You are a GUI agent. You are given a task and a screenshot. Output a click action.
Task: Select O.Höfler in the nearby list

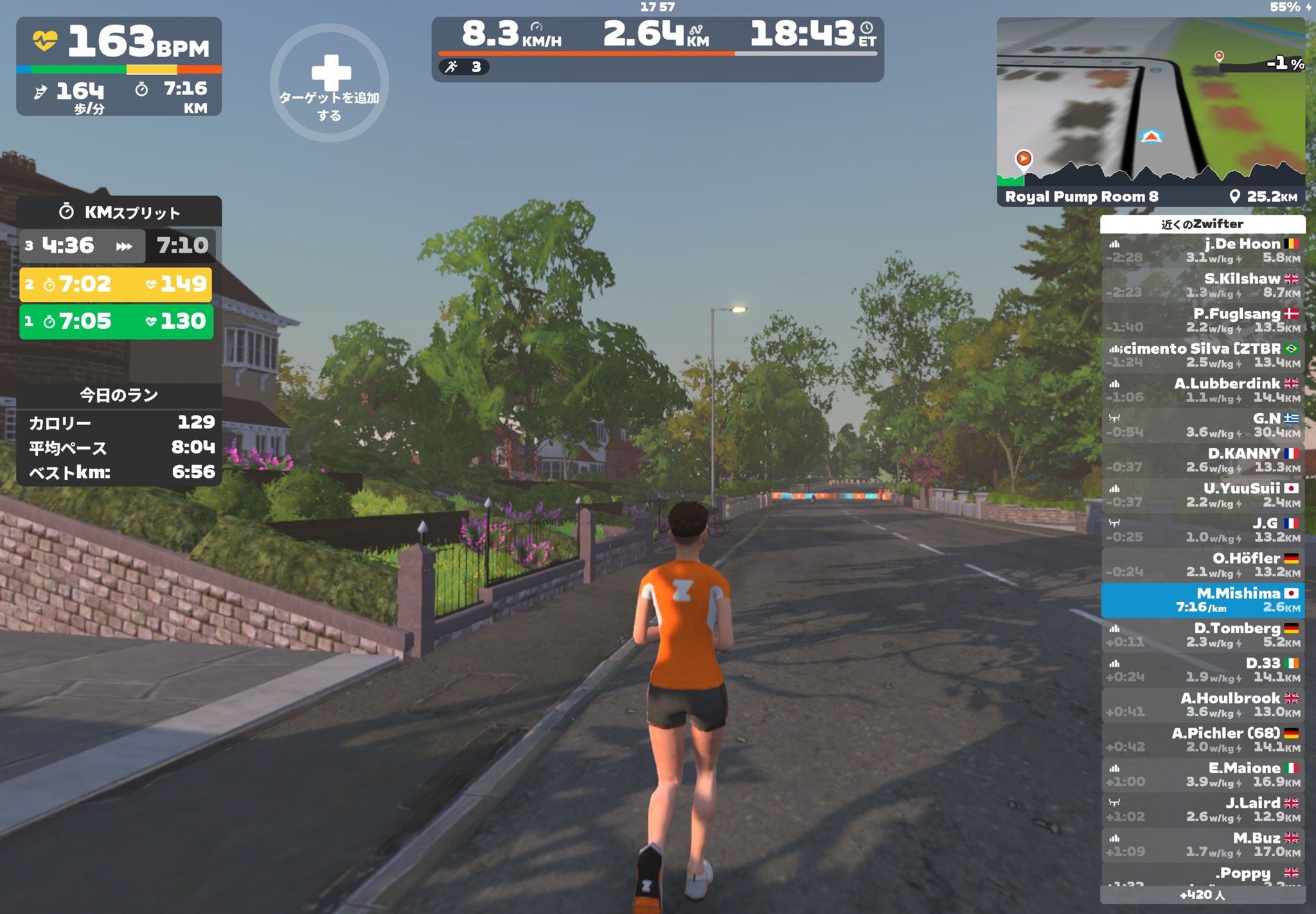1202,565
